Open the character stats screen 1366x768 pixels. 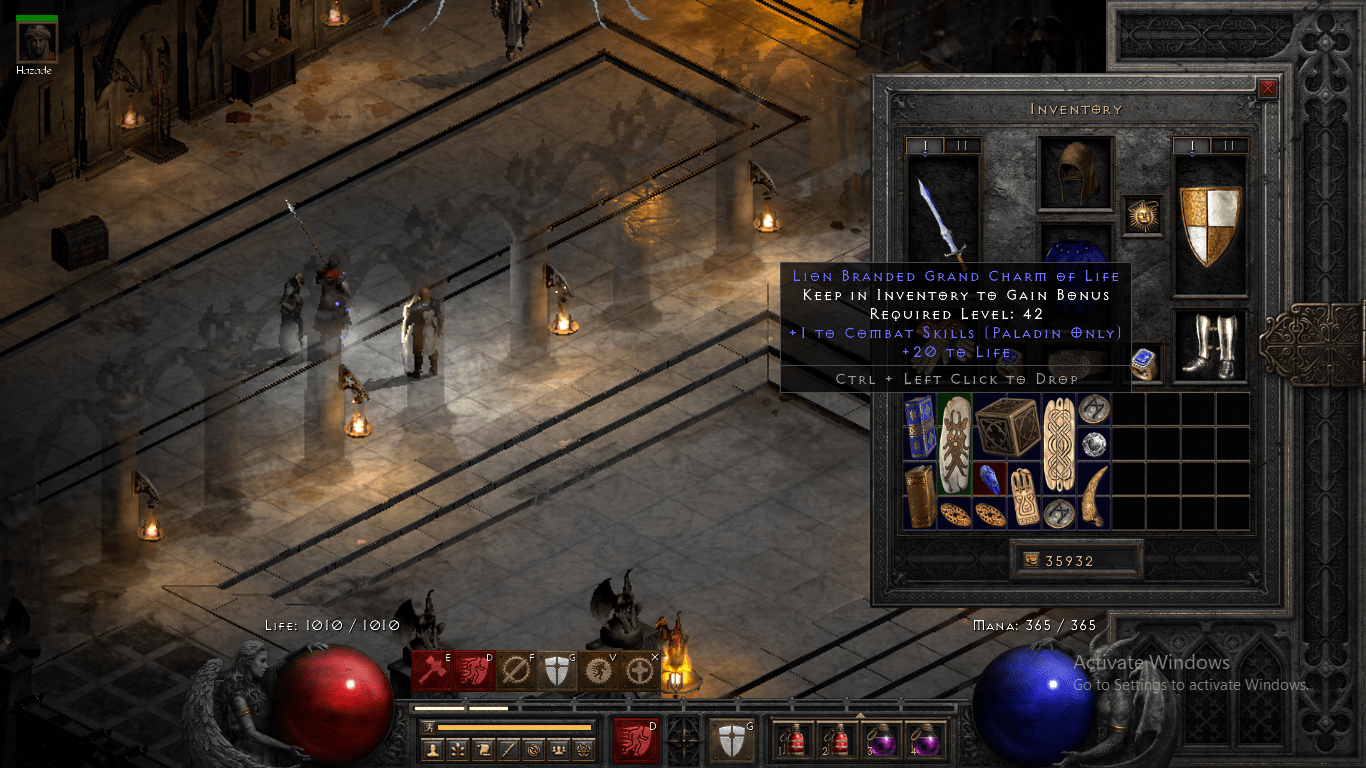click(433, 750)
